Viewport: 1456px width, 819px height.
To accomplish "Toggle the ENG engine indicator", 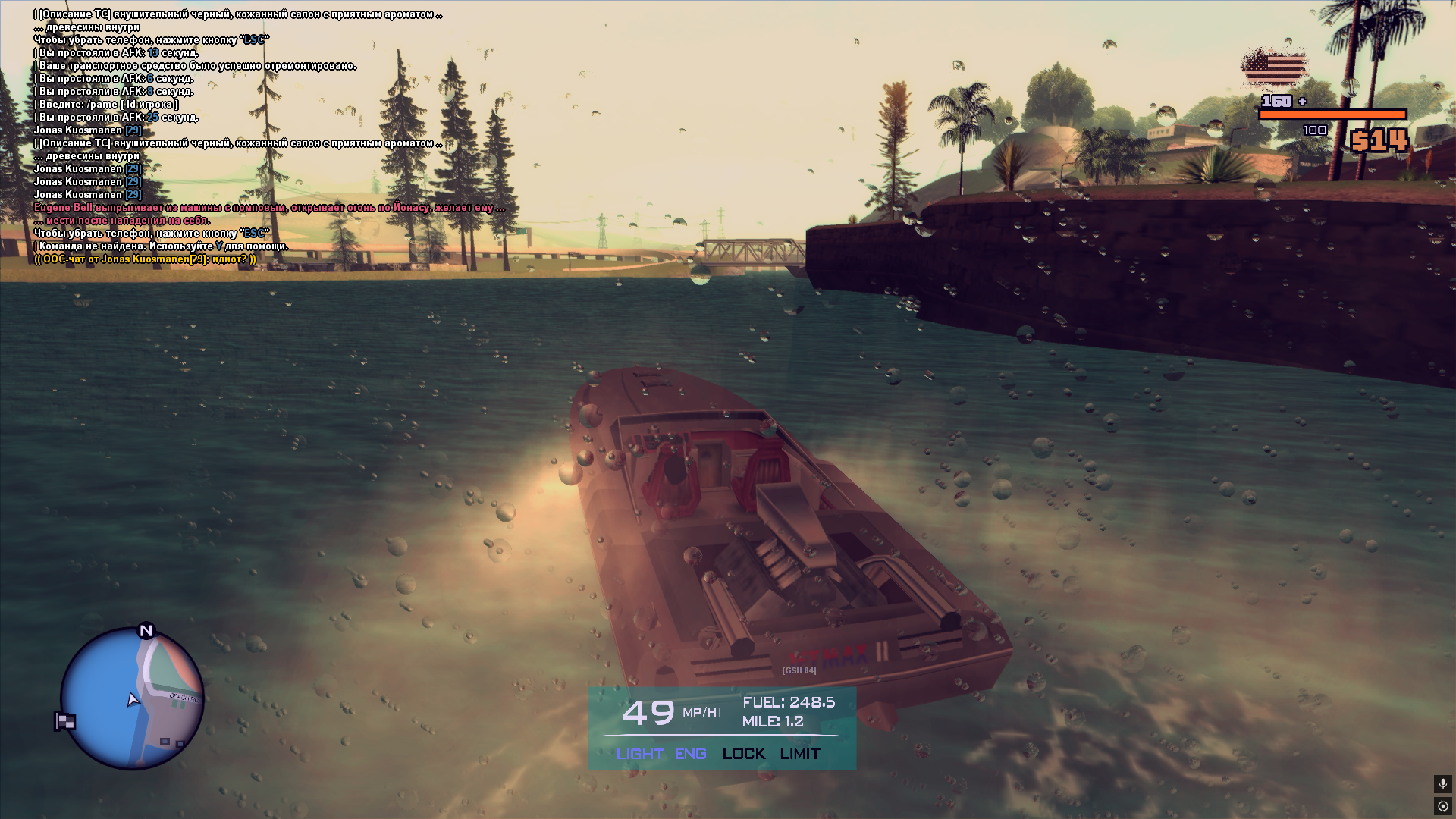I will [x=690, y=754].
